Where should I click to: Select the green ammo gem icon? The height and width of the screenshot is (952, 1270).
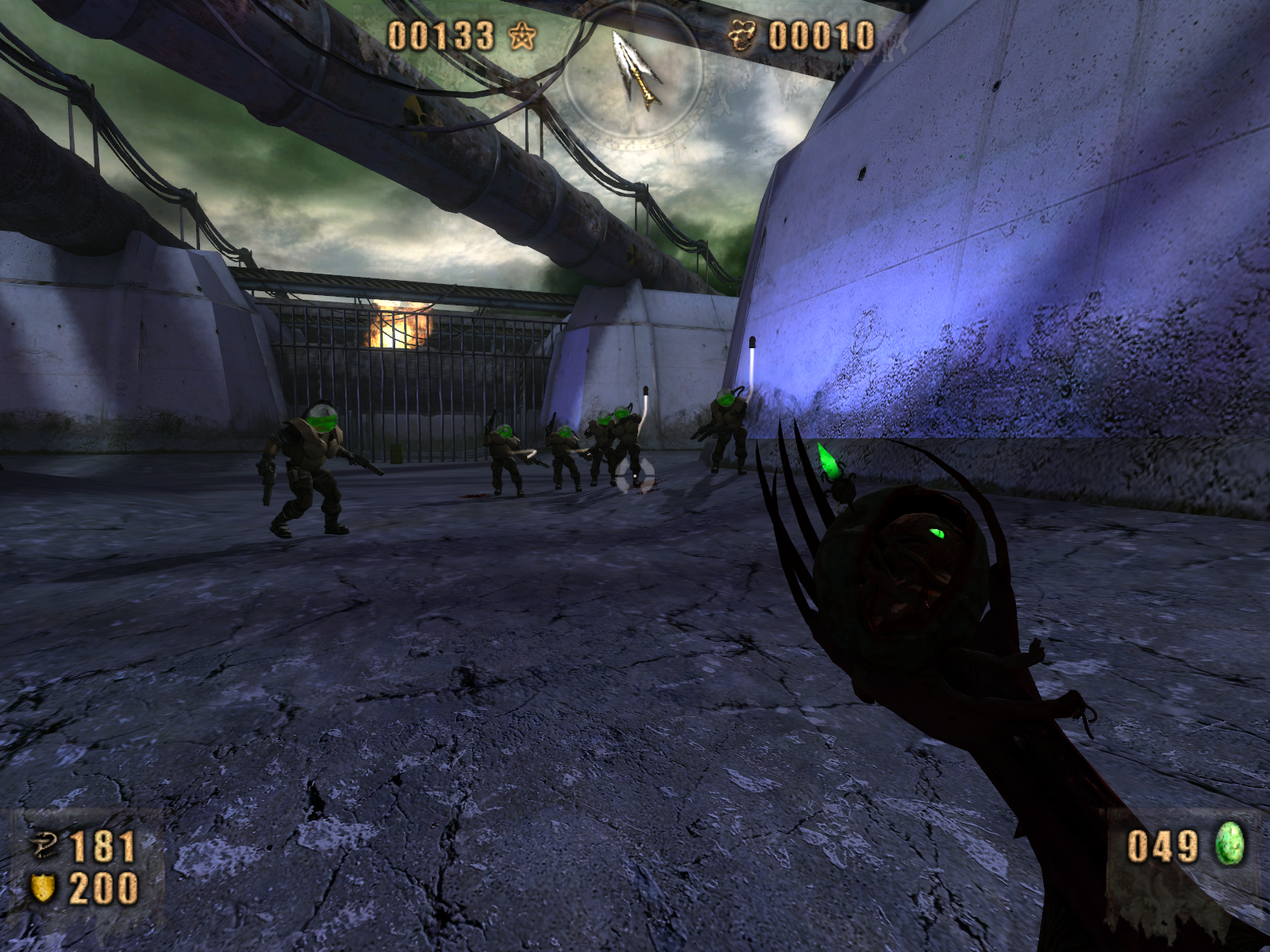pos(1230,844)
